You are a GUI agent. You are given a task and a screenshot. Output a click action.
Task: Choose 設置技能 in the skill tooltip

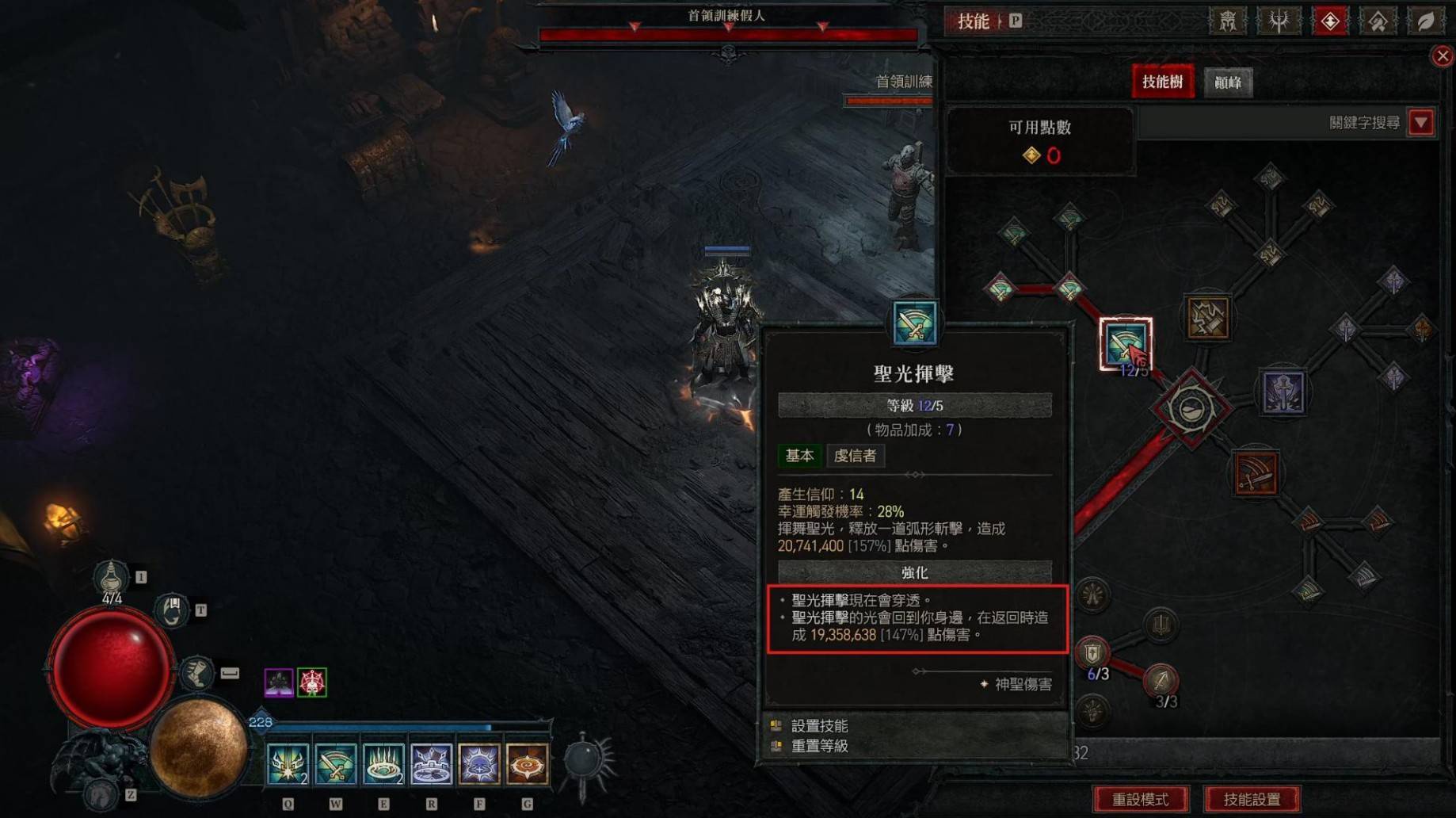tap(819, 725)
